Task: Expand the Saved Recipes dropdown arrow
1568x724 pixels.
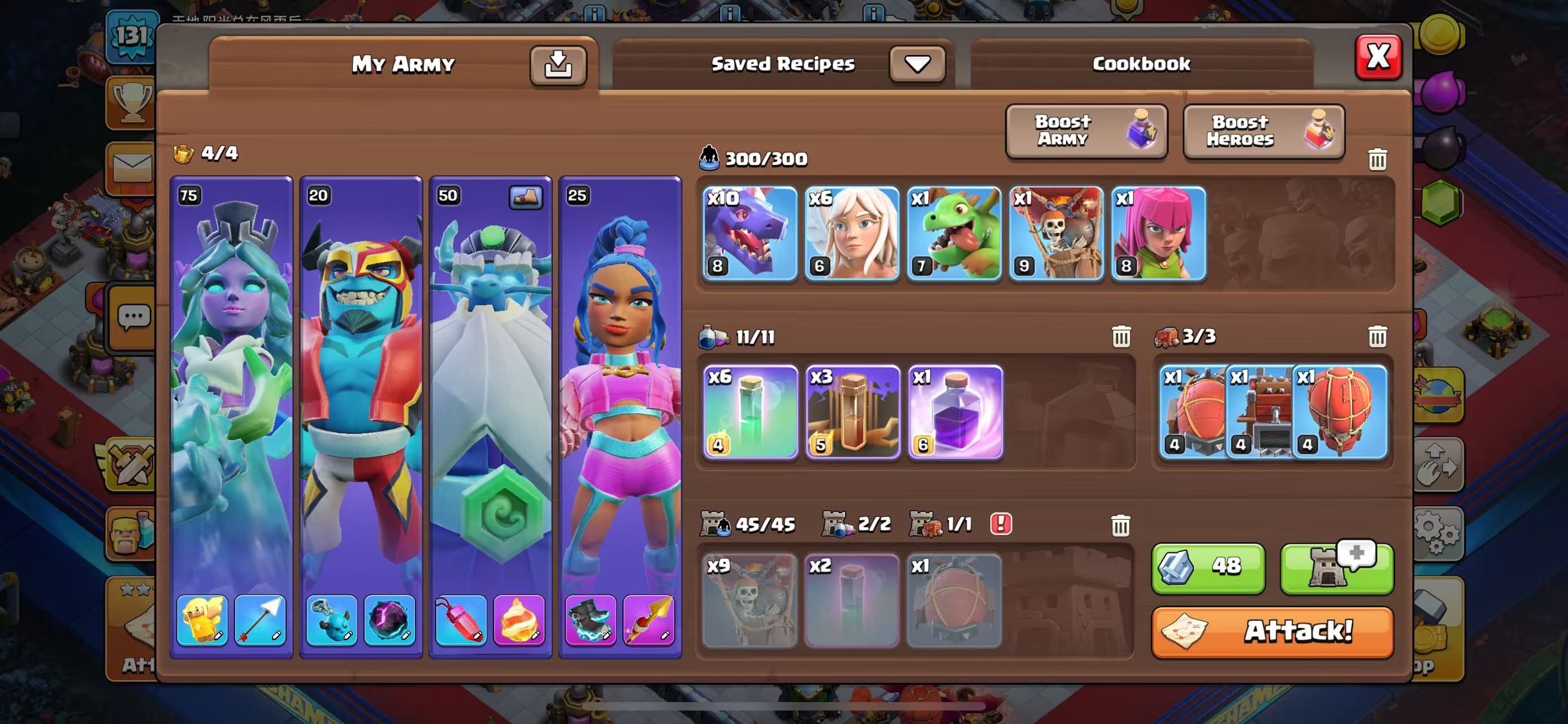Action: [x=917, y=64]
